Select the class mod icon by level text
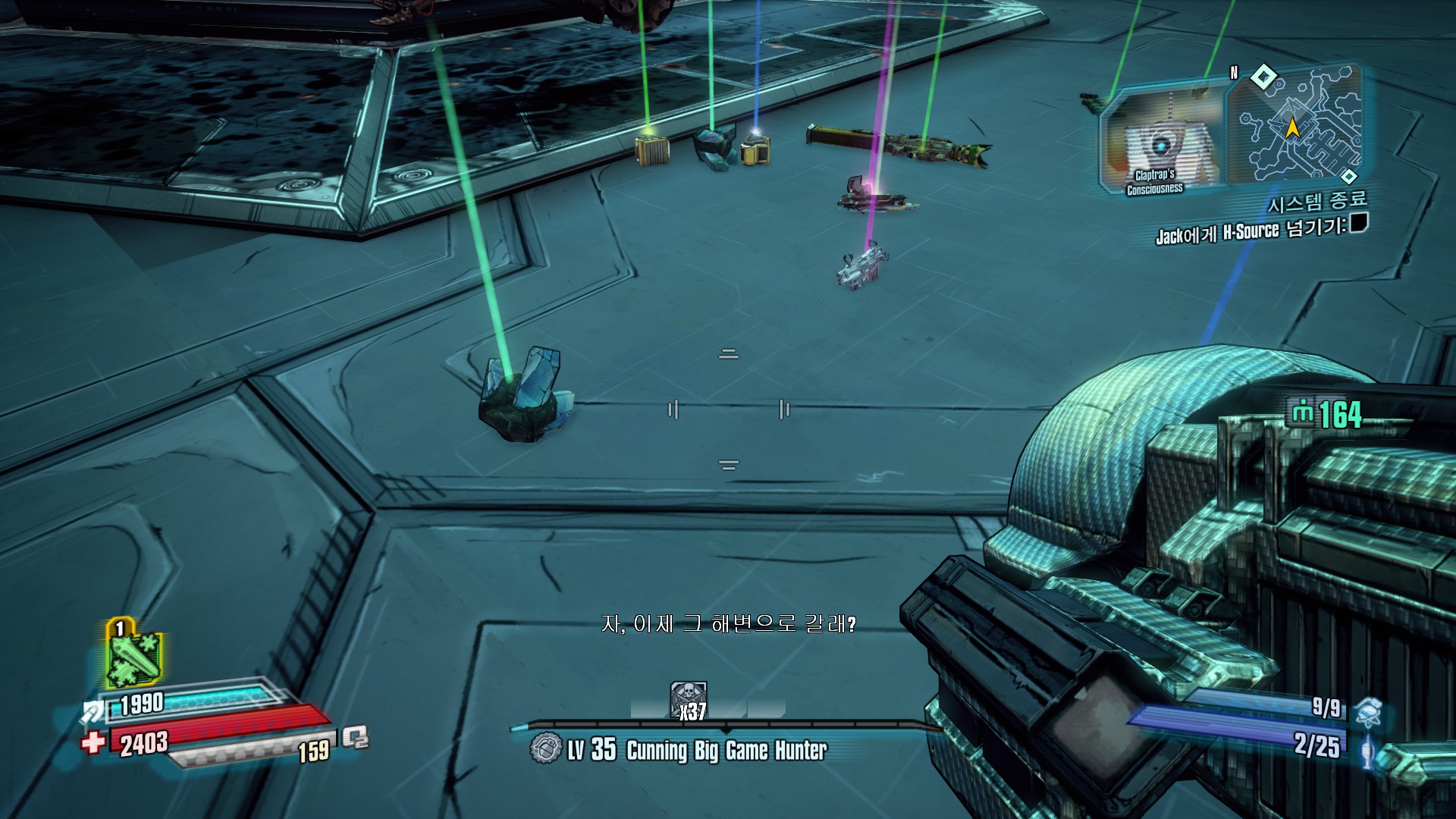Image resolution: width=1456 pixels, height=819 pixels. (x=545, y=749)
